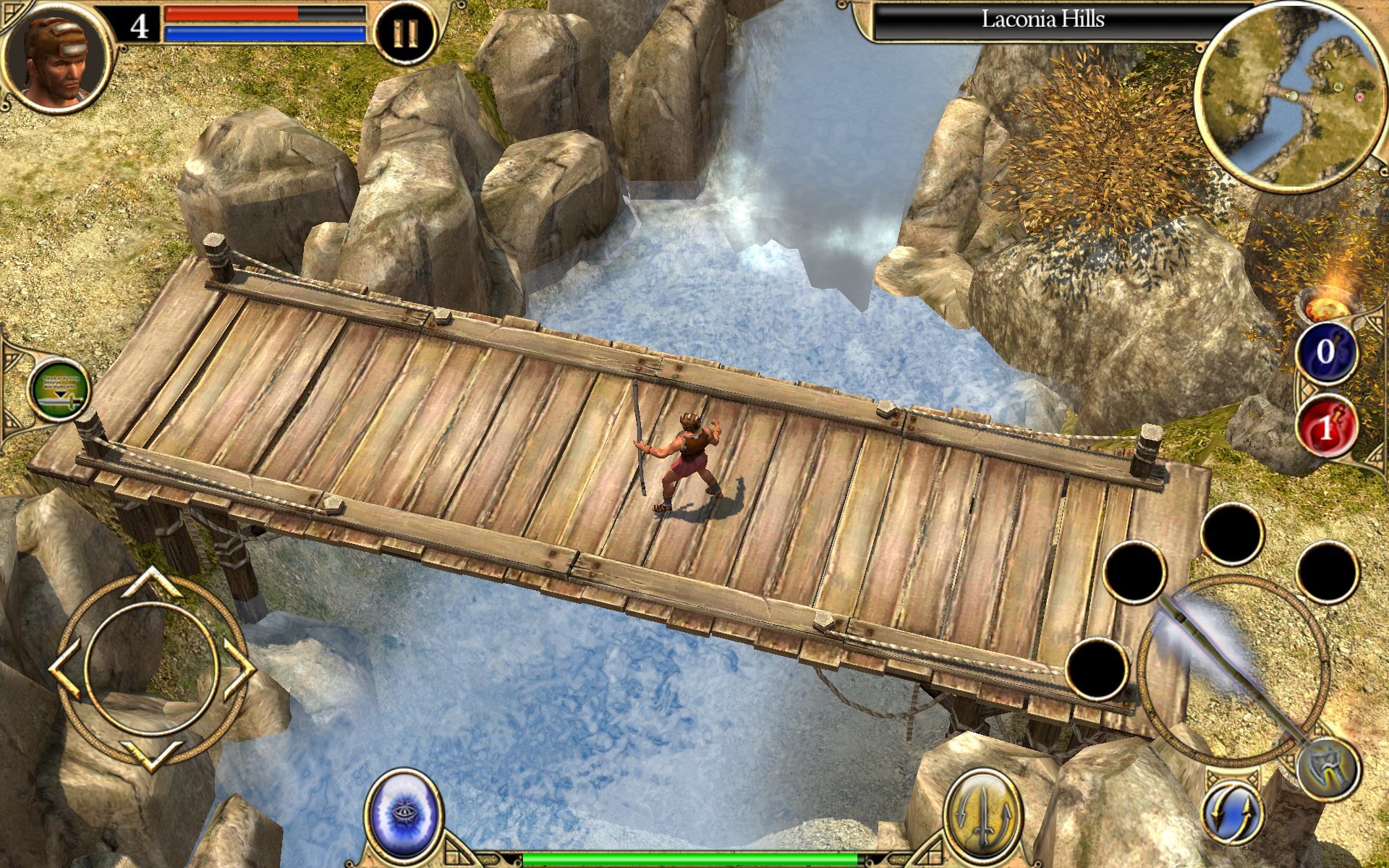Select the level 4 badge
1389x868 pixels.
pyautogui.click(x=140, y=29)
